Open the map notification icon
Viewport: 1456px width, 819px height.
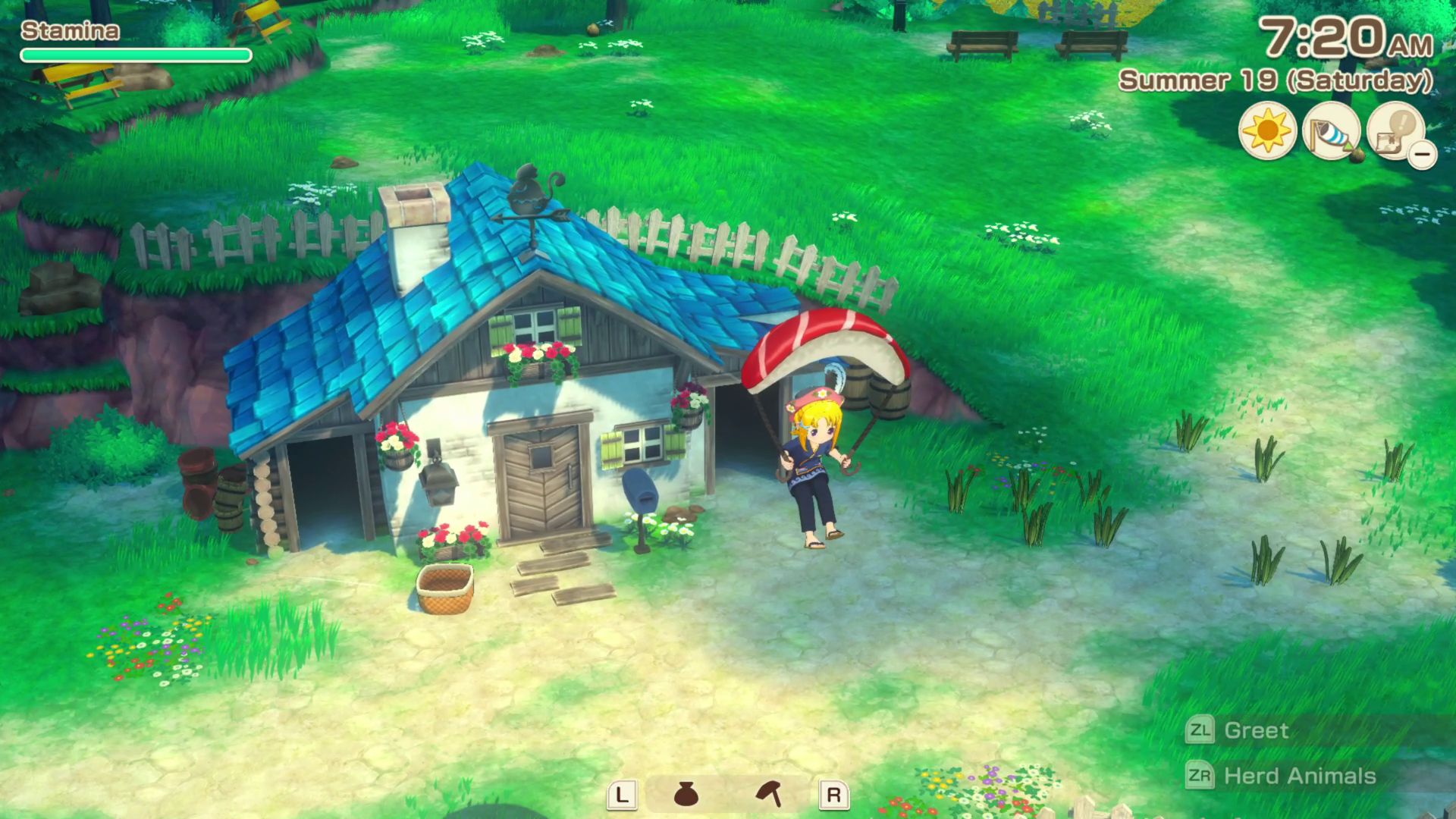(x=1394, y=129)
